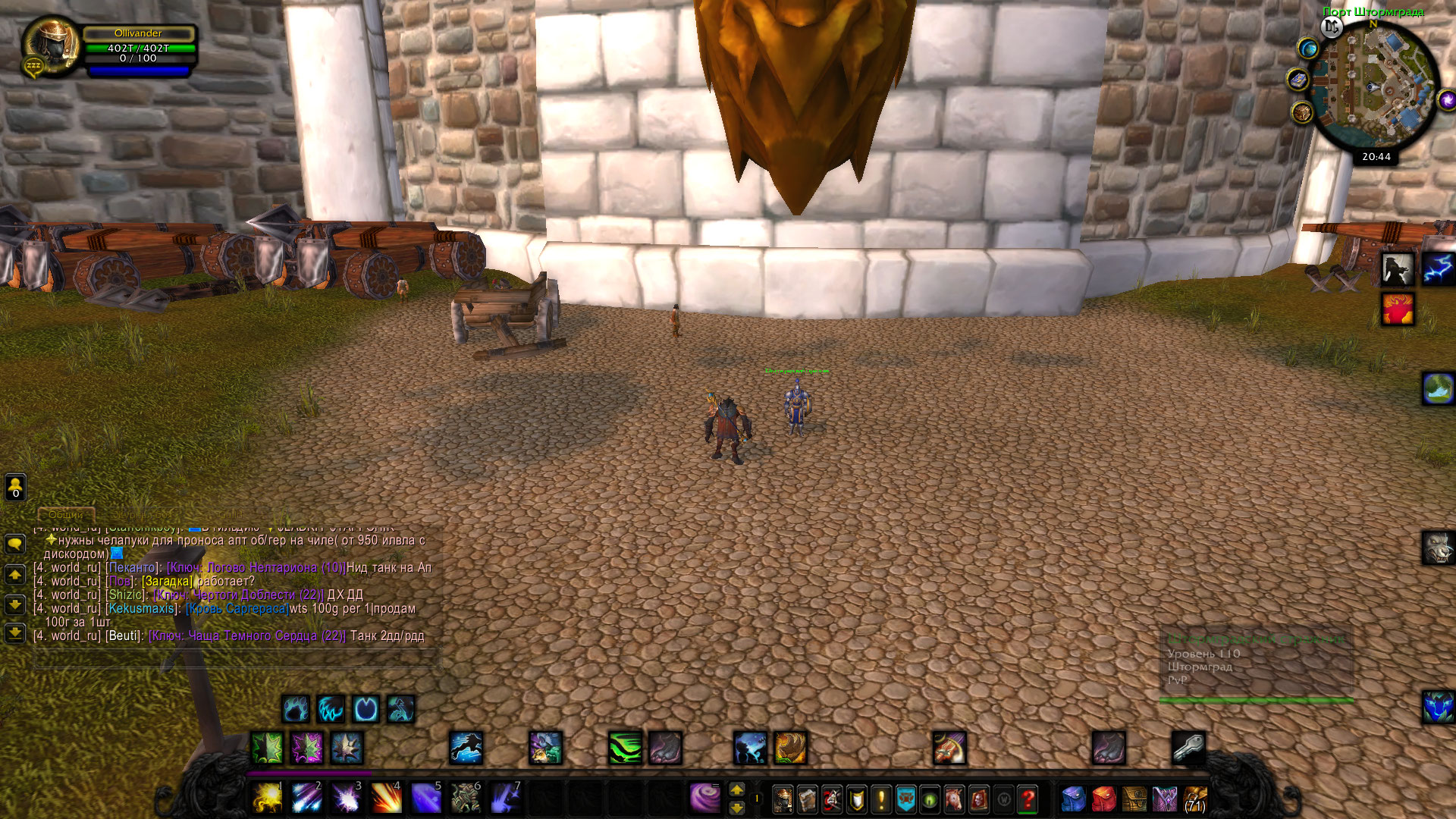Use the fiery orange streak ability in slot 4

pos(386,799)
